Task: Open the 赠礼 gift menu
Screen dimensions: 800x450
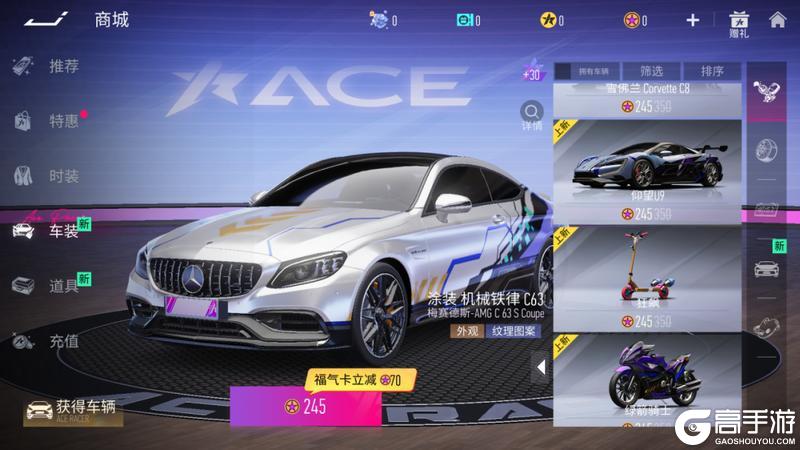Action: click(738, 23)
